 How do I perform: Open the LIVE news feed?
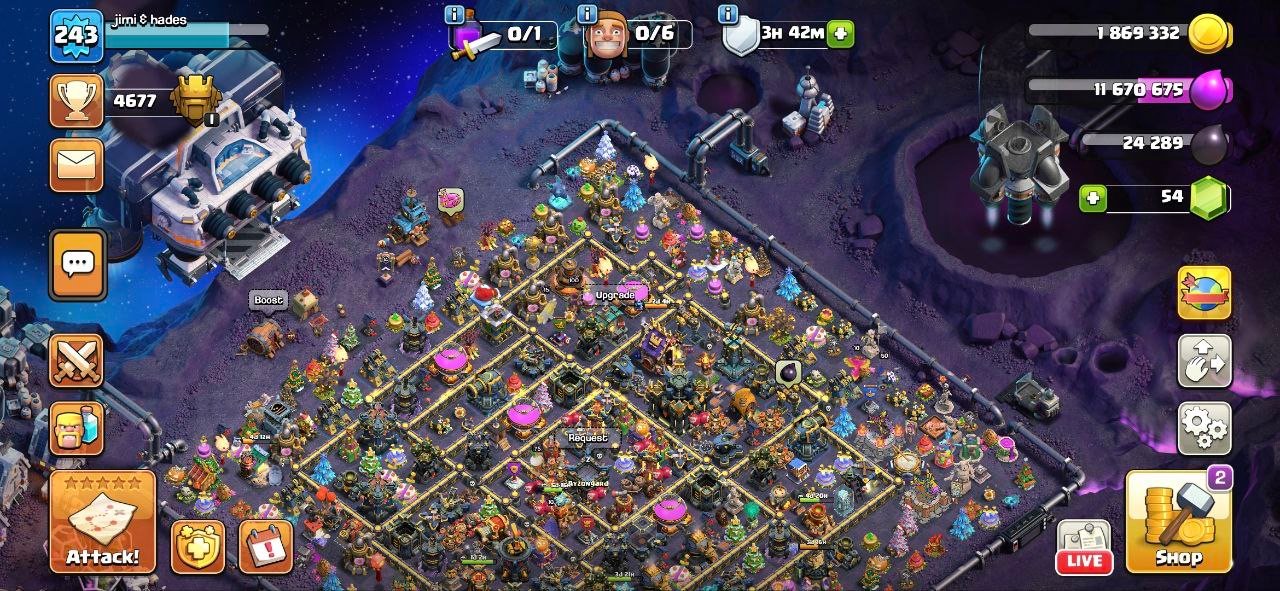tap(1084, 548)
